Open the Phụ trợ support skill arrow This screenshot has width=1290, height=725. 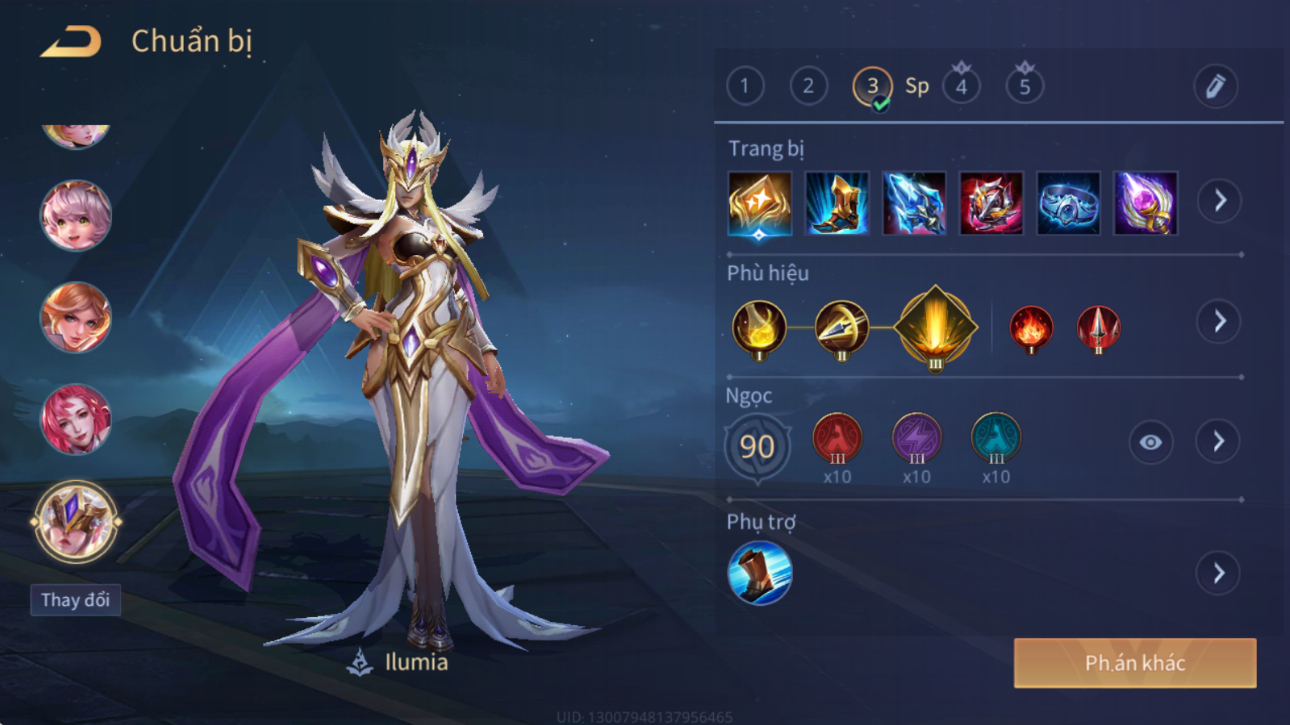(1219, 573)
